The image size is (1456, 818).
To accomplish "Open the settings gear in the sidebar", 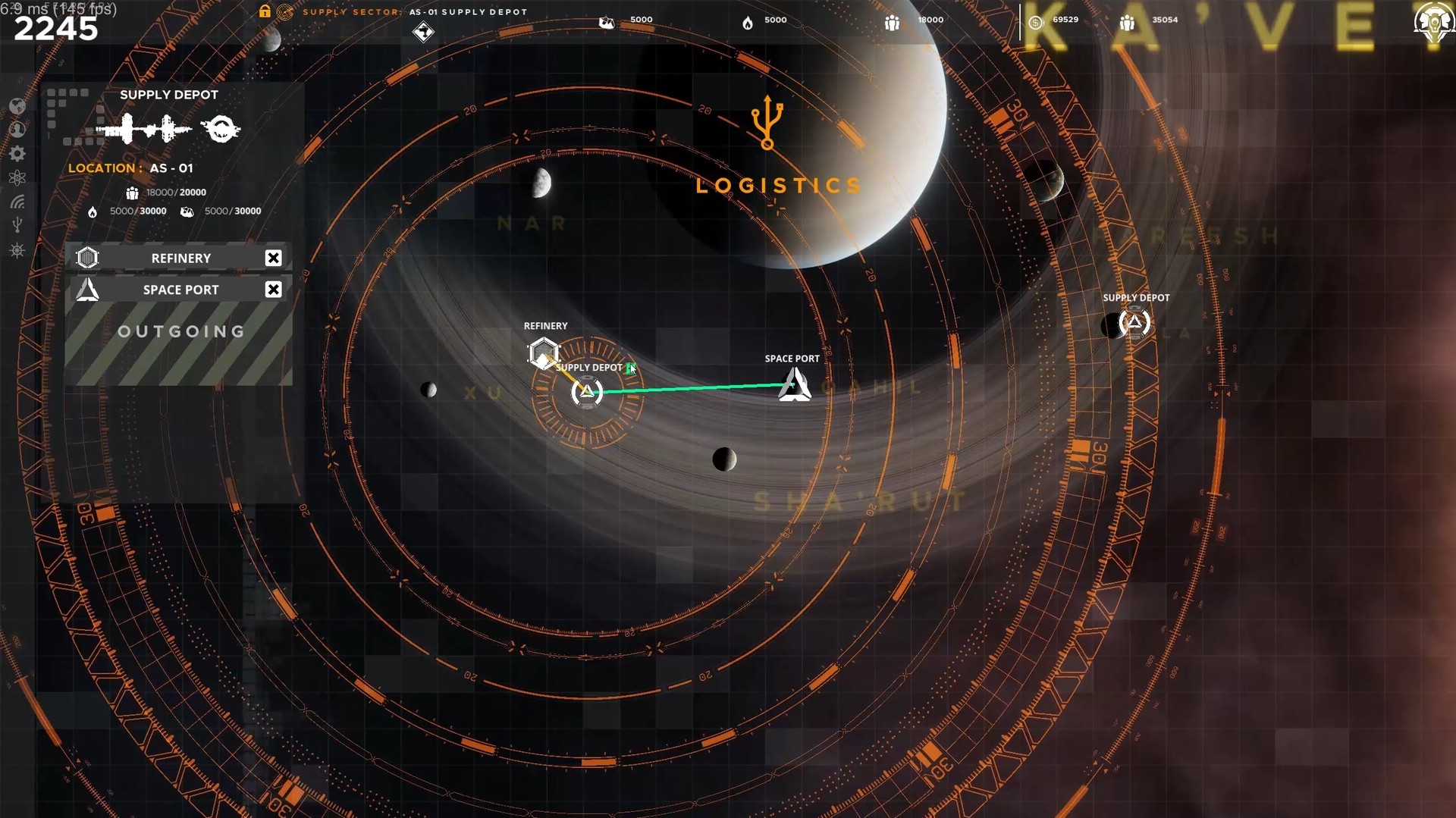I will click(18, 154).
